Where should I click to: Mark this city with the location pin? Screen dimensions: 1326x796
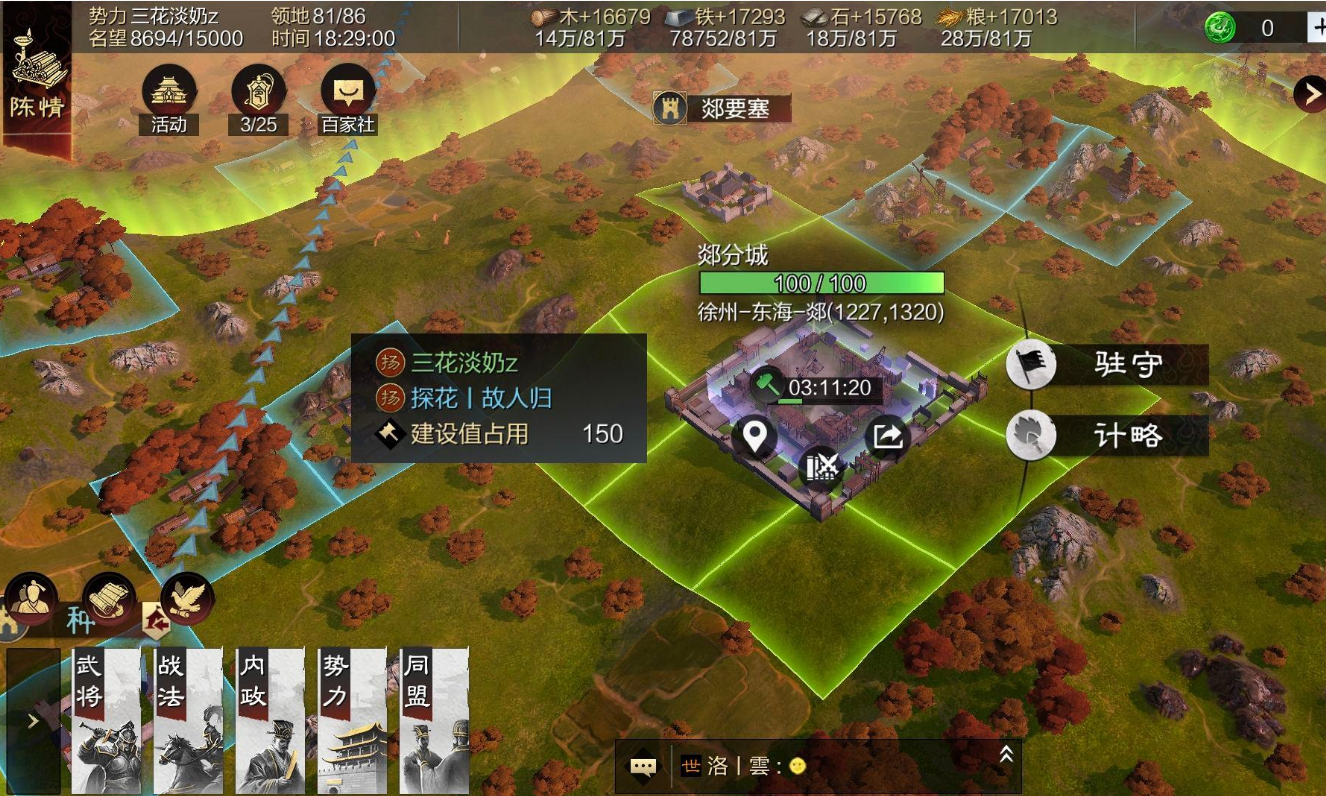(754, 438)
